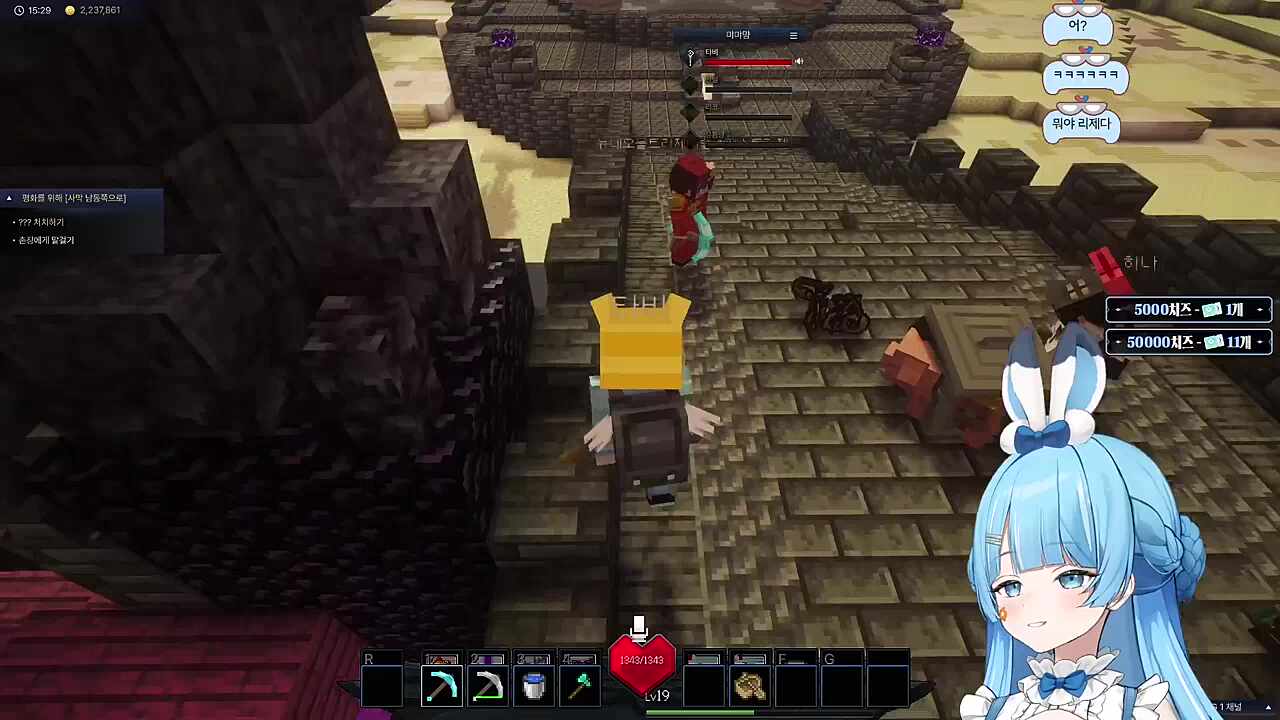
Task: Click the 50000 치즈 donation goal banner
Action: pyautogui.click(x=1188, y=342)
